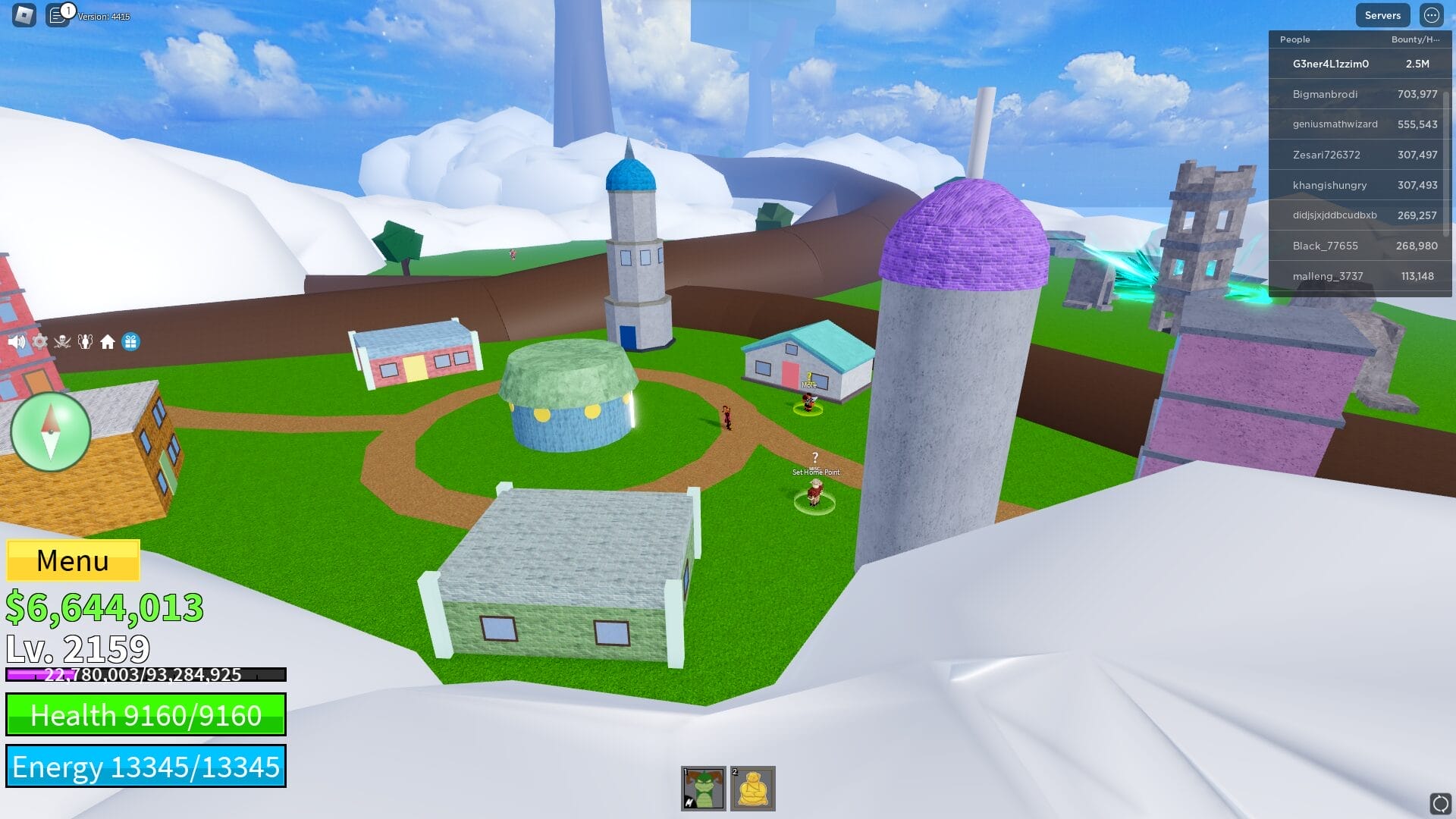Click the compass navigation wheel
The image size is (1456, 819).
pyautogui.click(x=51, y=431)
